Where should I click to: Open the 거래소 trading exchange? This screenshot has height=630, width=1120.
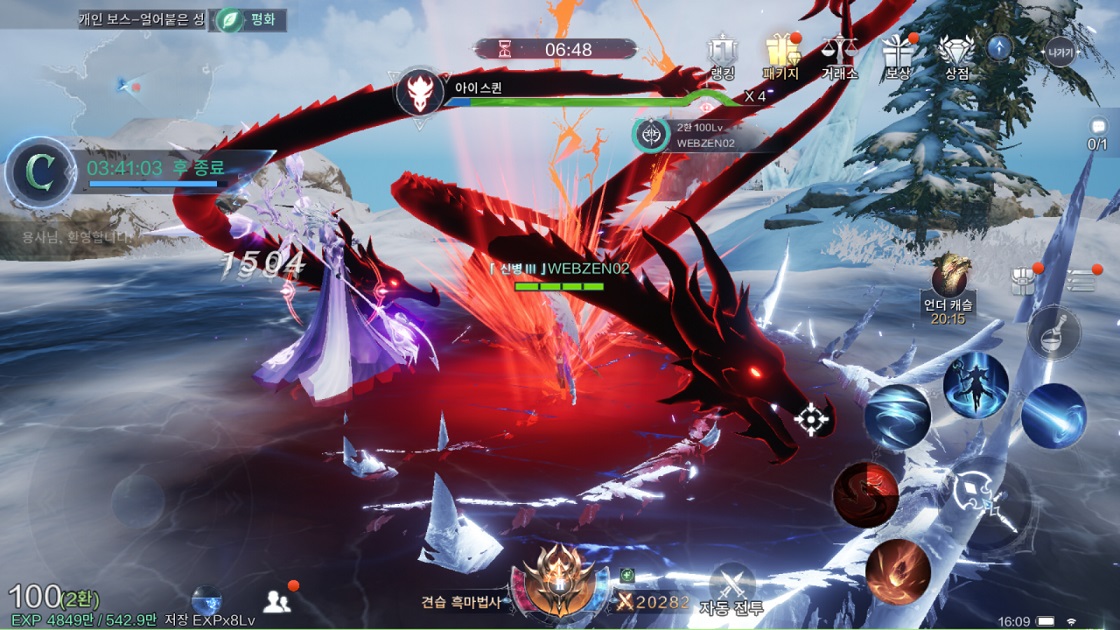(838, 56)
